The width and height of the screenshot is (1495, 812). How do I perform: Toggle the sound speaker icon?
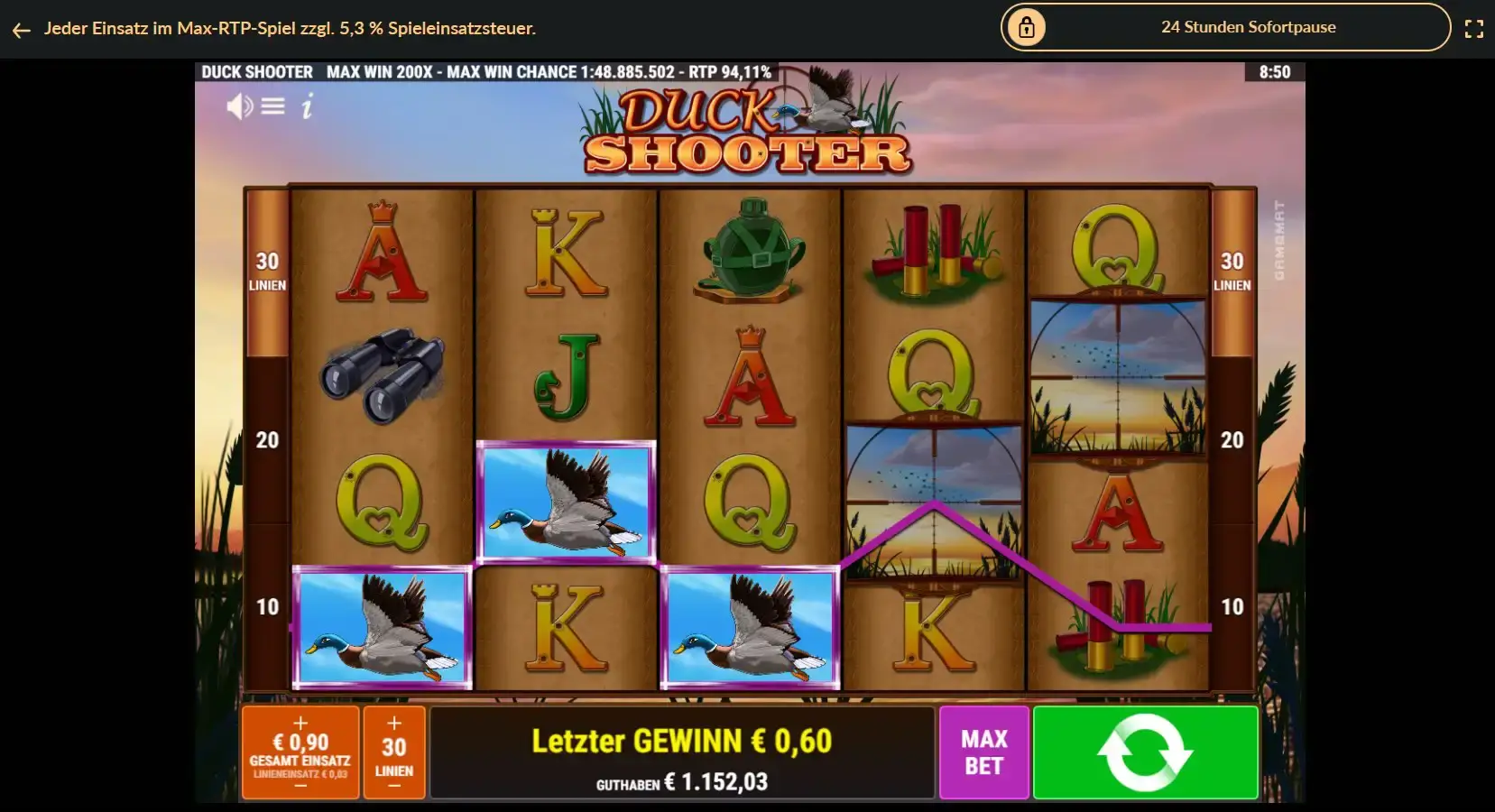tap(239, 106)
